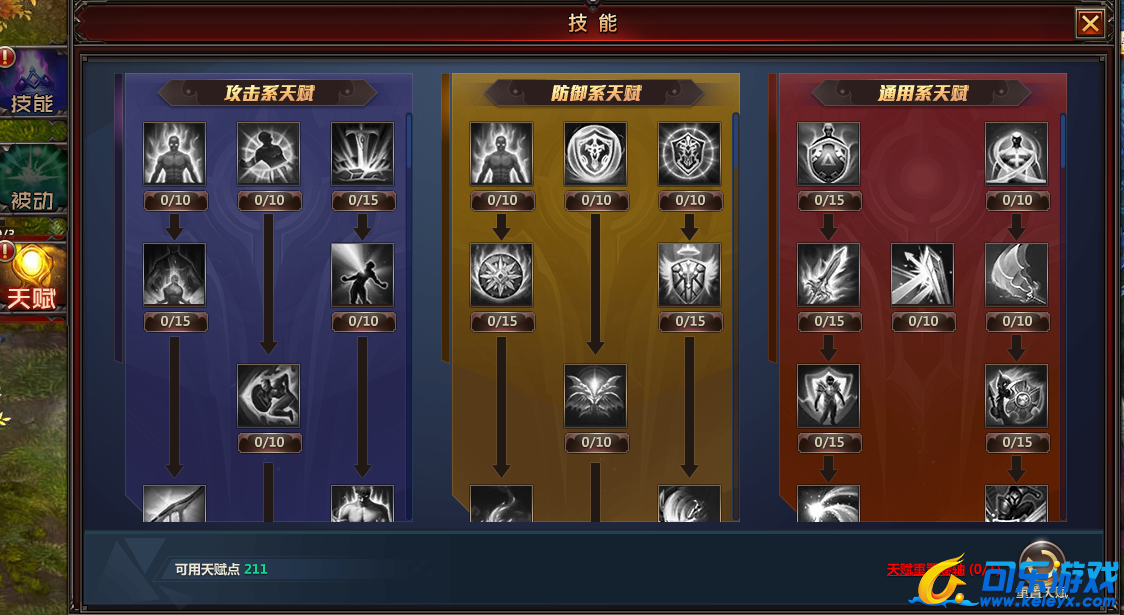Select the glowing body talent in 防御系天赋

pyautogui.click(x=501, y=153)
